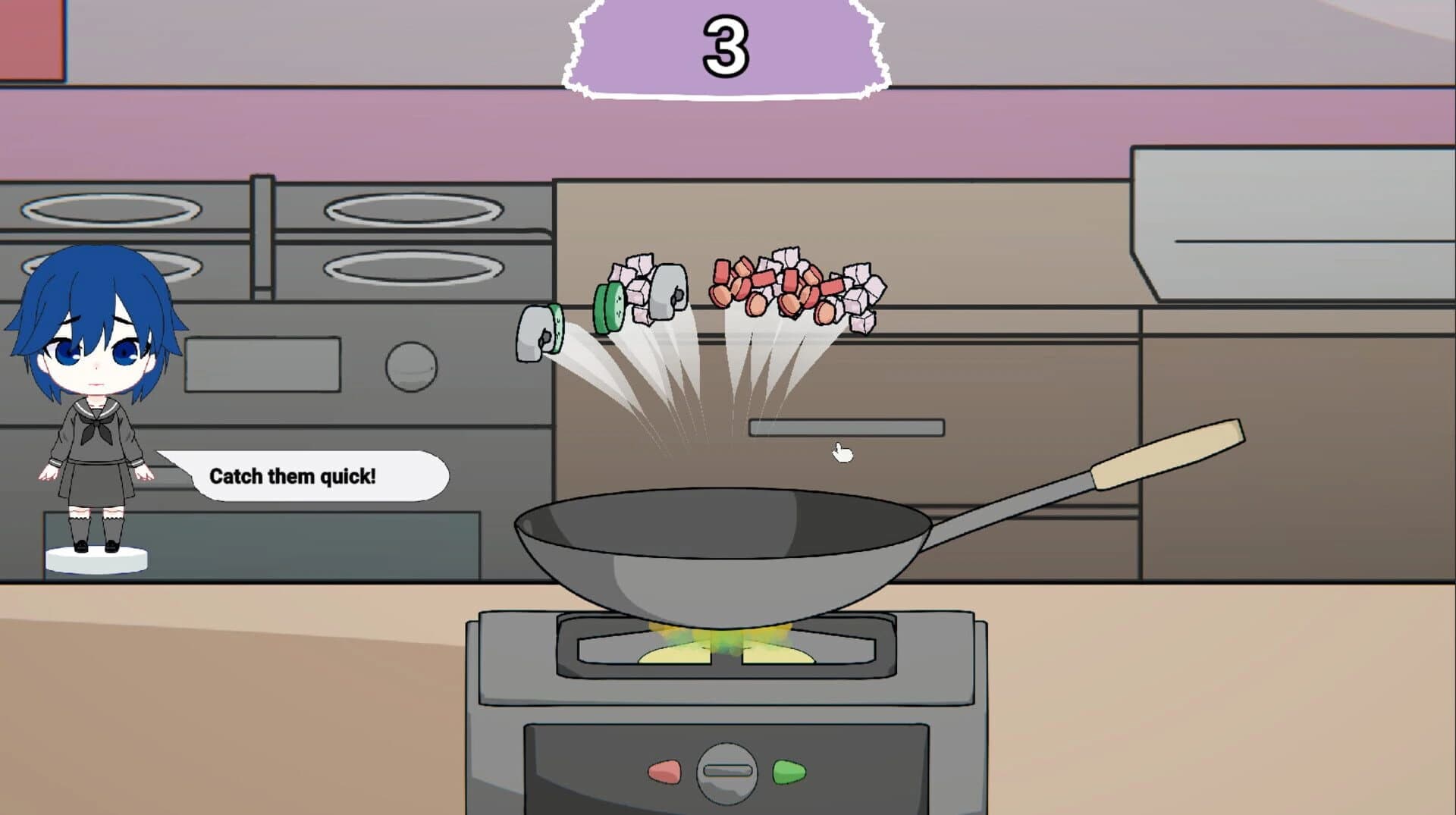Screen dimensions: 1456x815
Task: Click the white pedestal under the character
Action: pyautogui.click(x=97, y=559)
